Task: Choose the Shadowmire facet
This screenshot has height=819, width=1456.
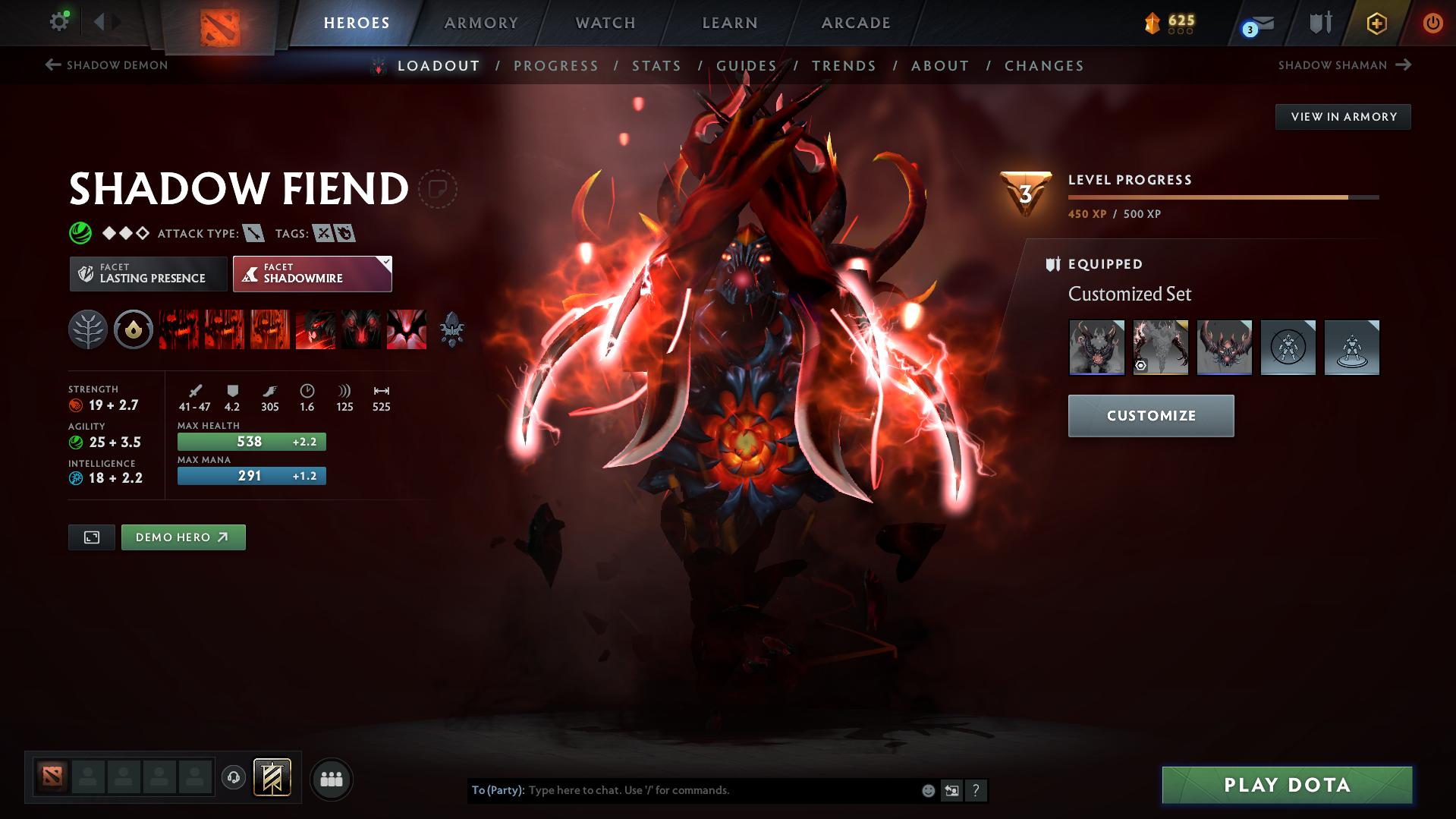Action: (312, 274)
